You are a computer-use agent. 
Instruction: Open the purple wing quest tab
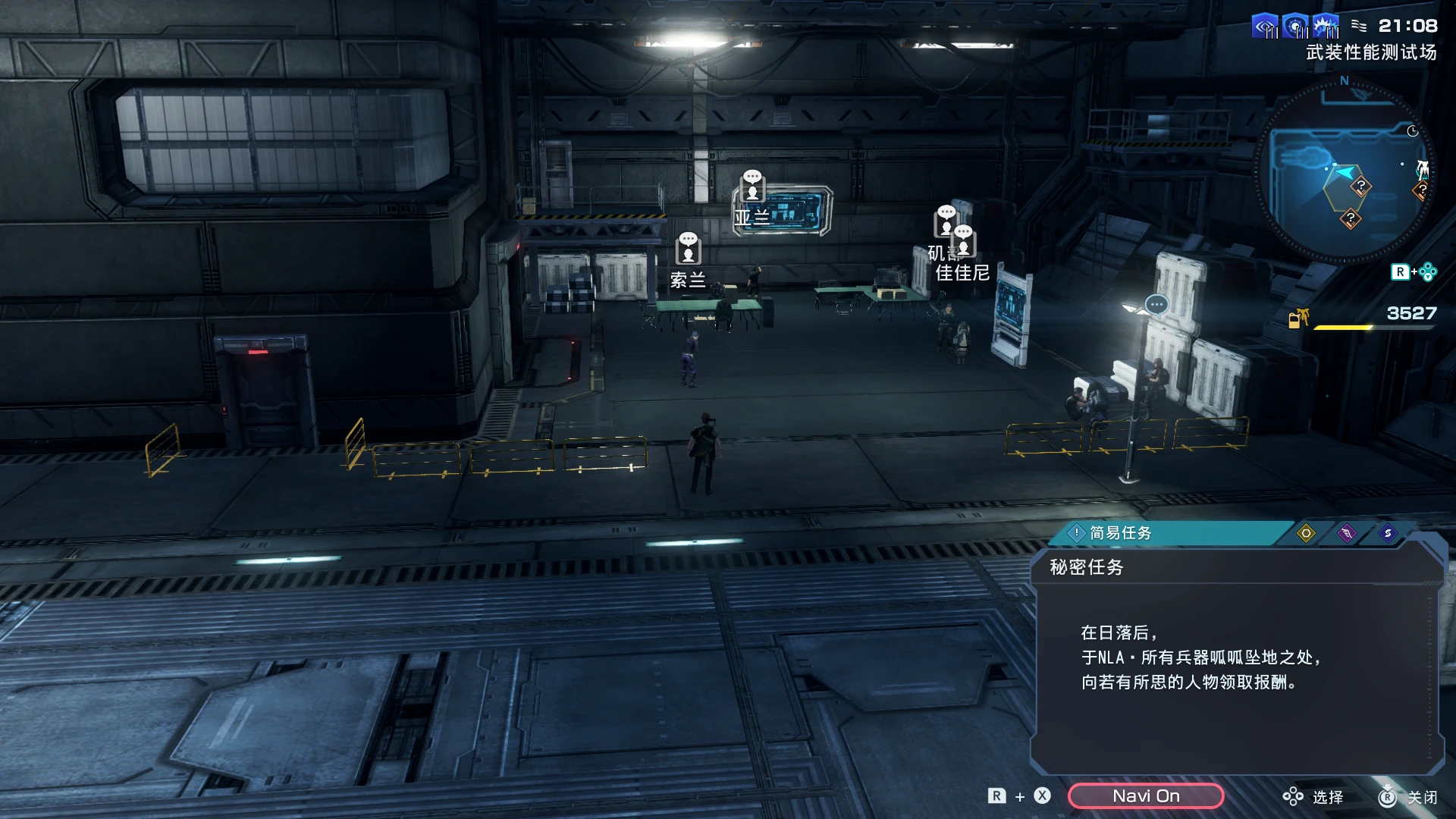point(1347,533)
